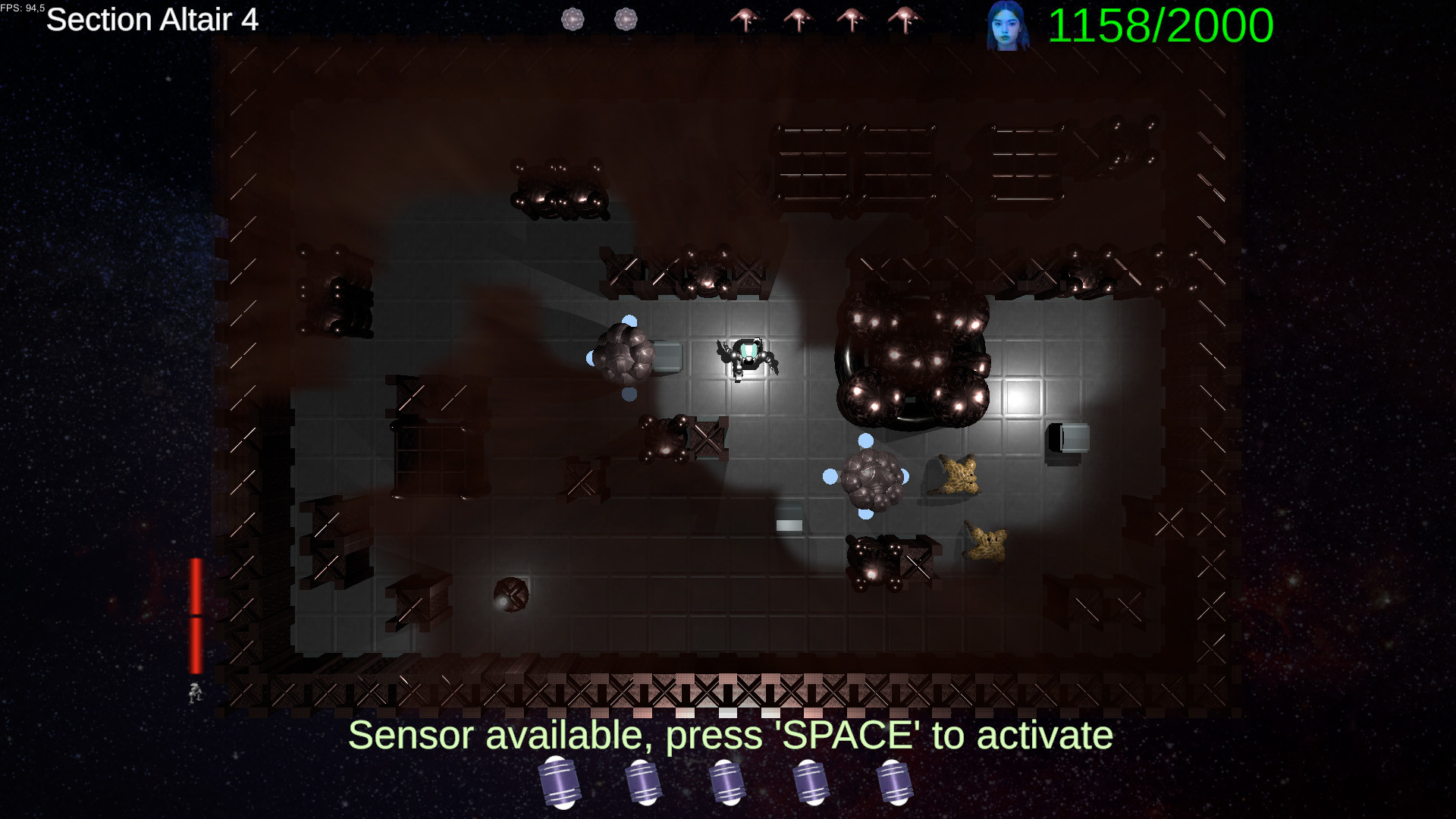Select the first sensor sphere icon at top
Viewport: 1456px width, 819px height.
pyautogui.click(x=572, y=19)
